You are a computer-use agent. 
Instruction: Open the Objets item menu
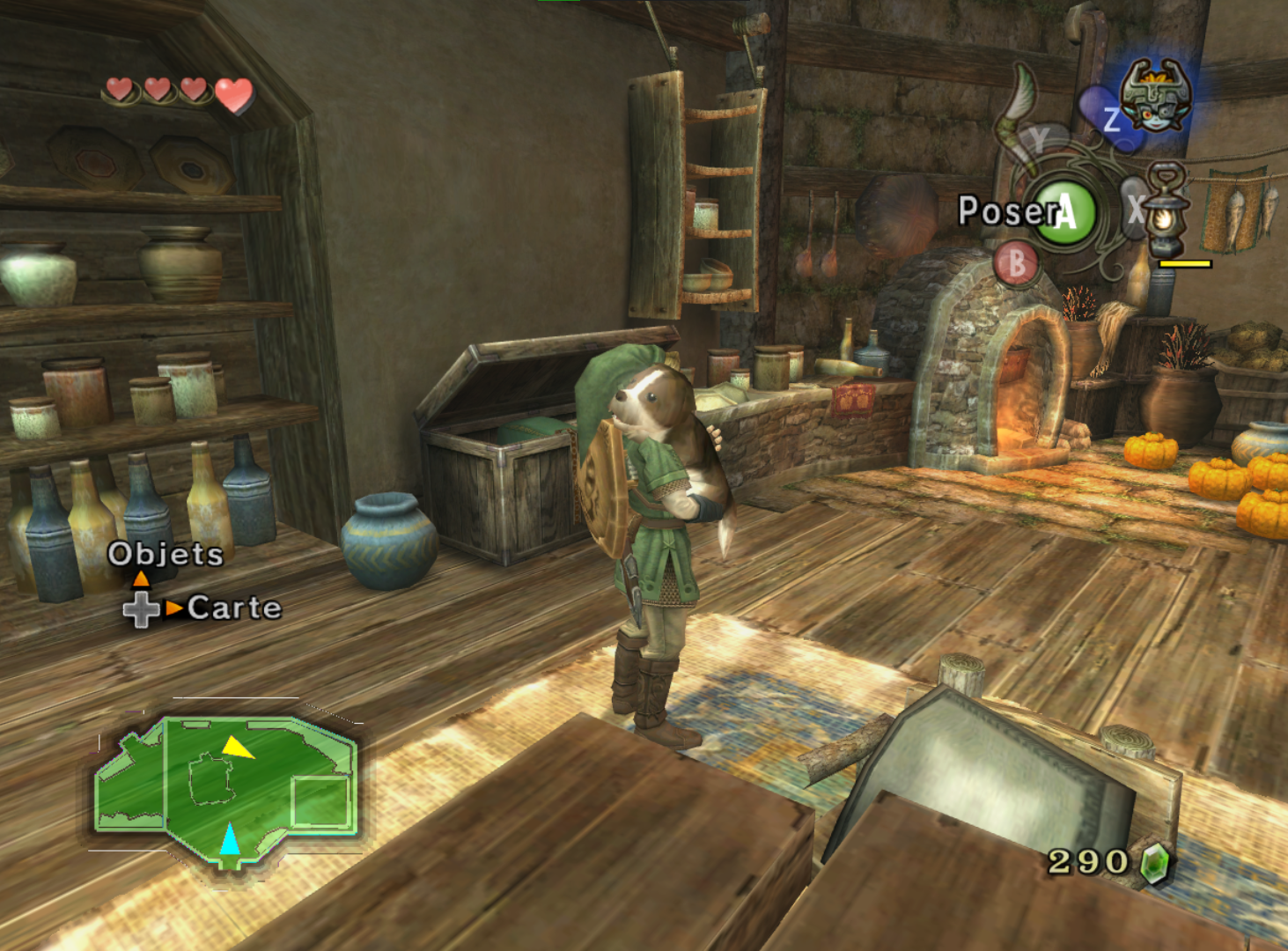click(166, 554)
